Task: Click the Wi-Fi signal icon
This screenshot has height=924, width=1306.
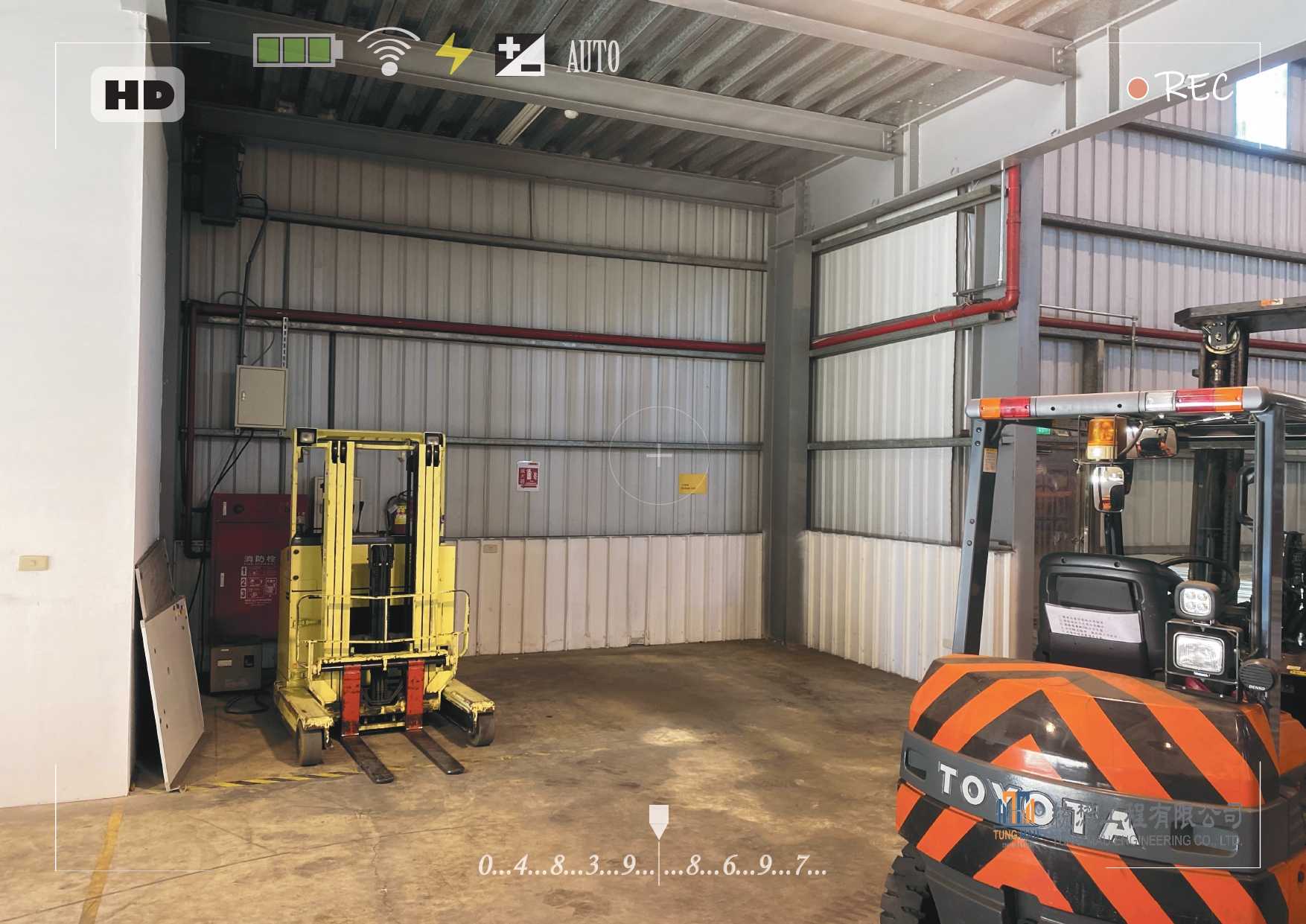Action: pos(389,51)
